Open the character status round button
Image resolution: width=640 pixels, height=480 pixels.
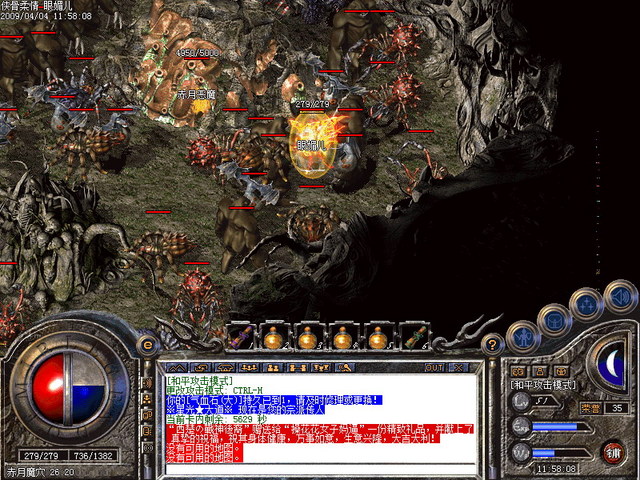tap(521, 337)
